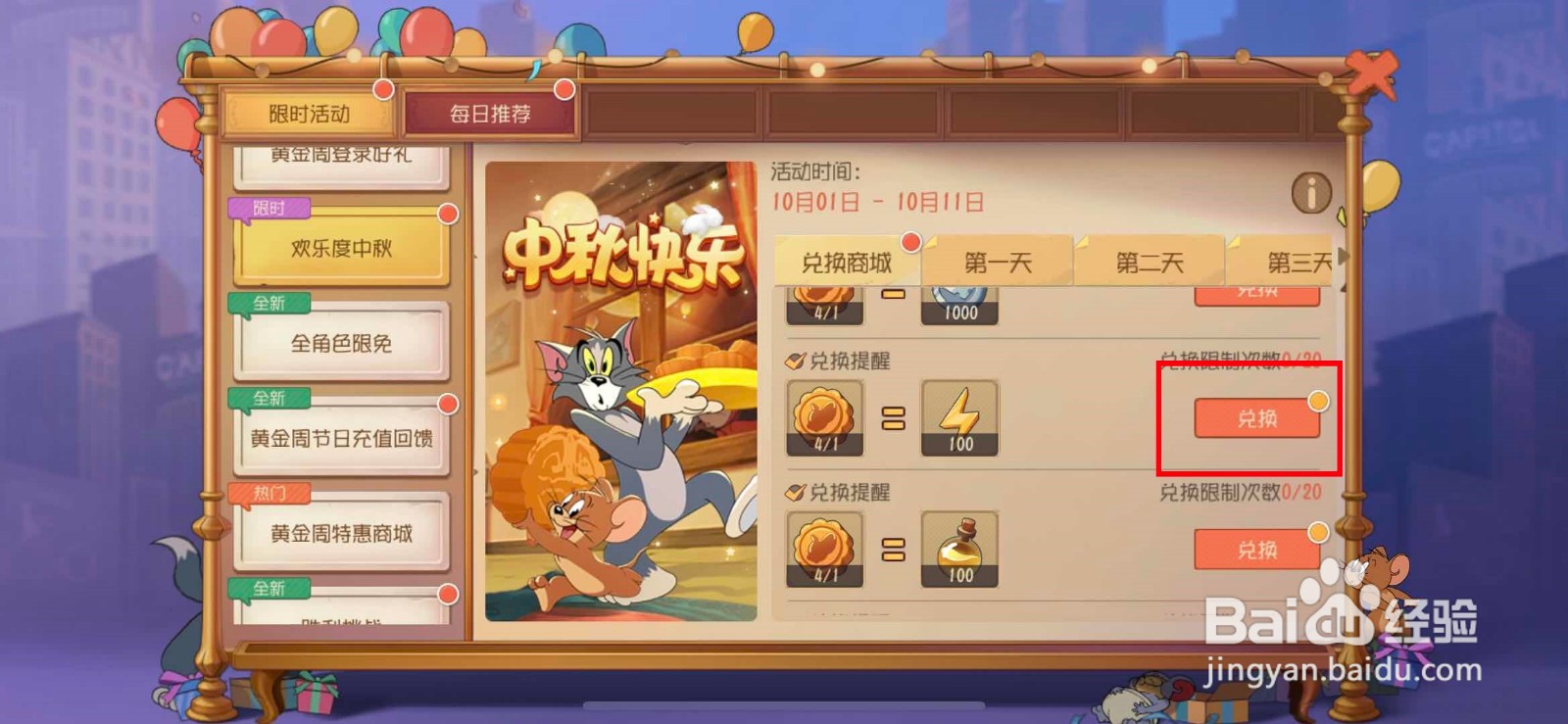Click the highlighted 兑换 button
This screenshot has height=724, width=1568.
[x=1256, y=417]
